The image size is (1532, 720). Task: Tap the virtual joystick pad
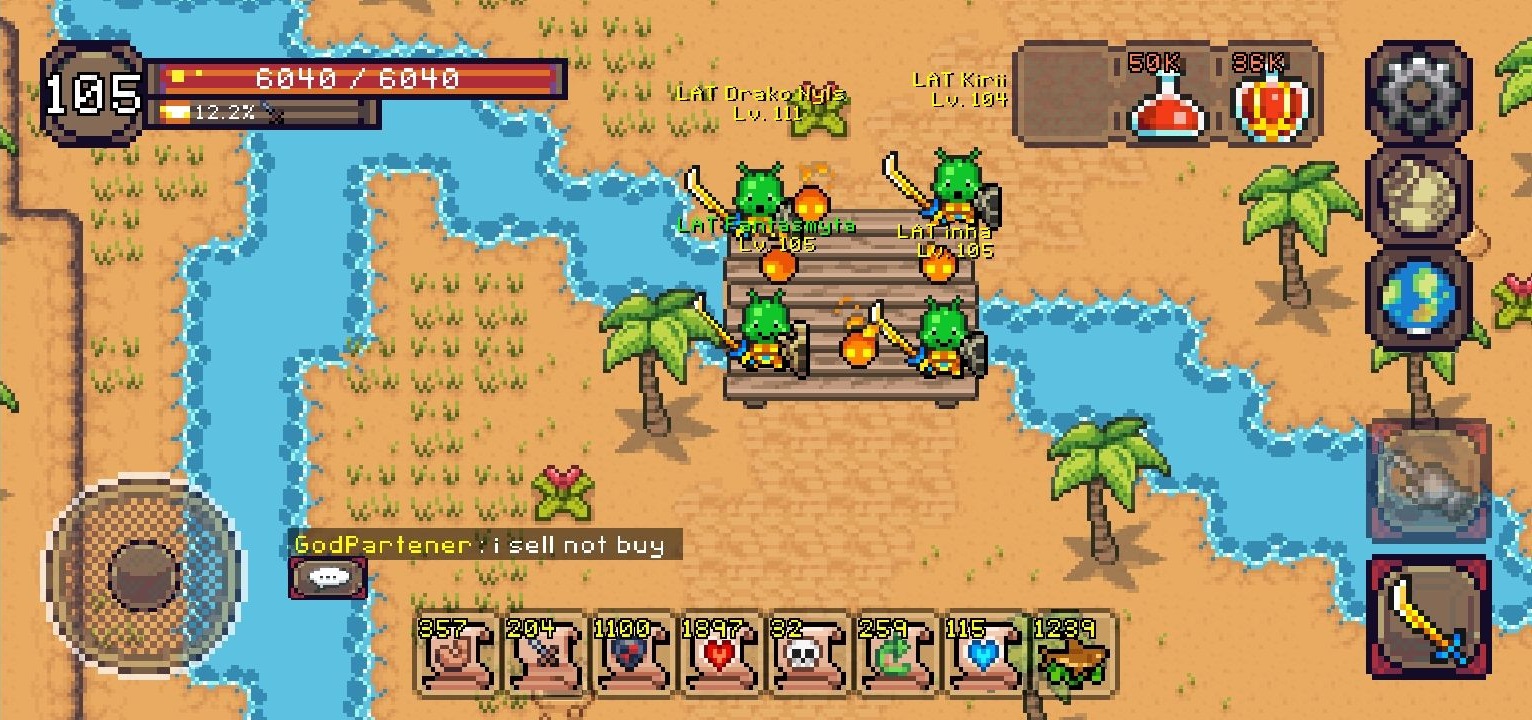(142, 575)
